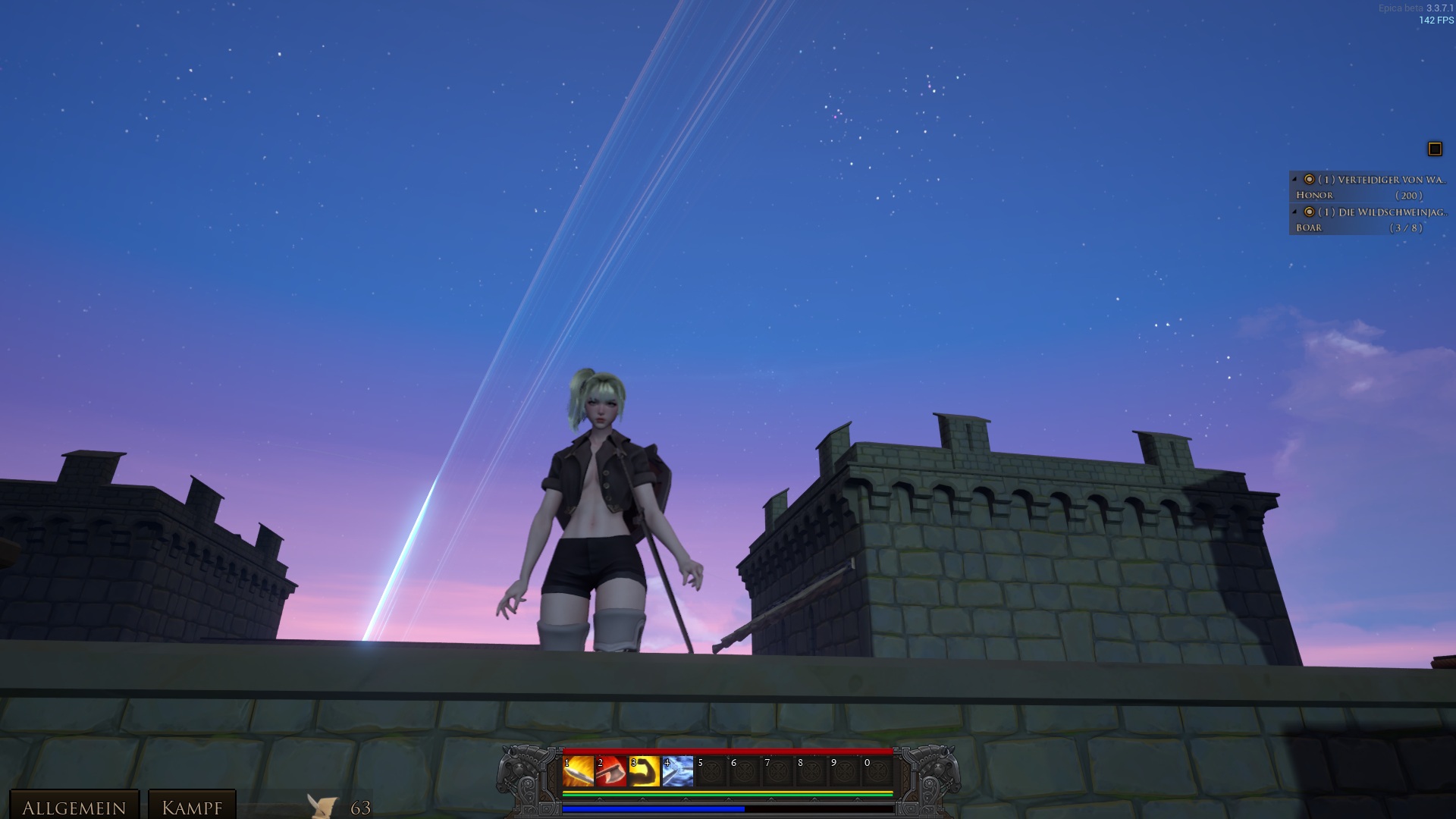Switch to the Allgemein chat tab
Screen dimensions: 1456x819
(x=74, y=807)
